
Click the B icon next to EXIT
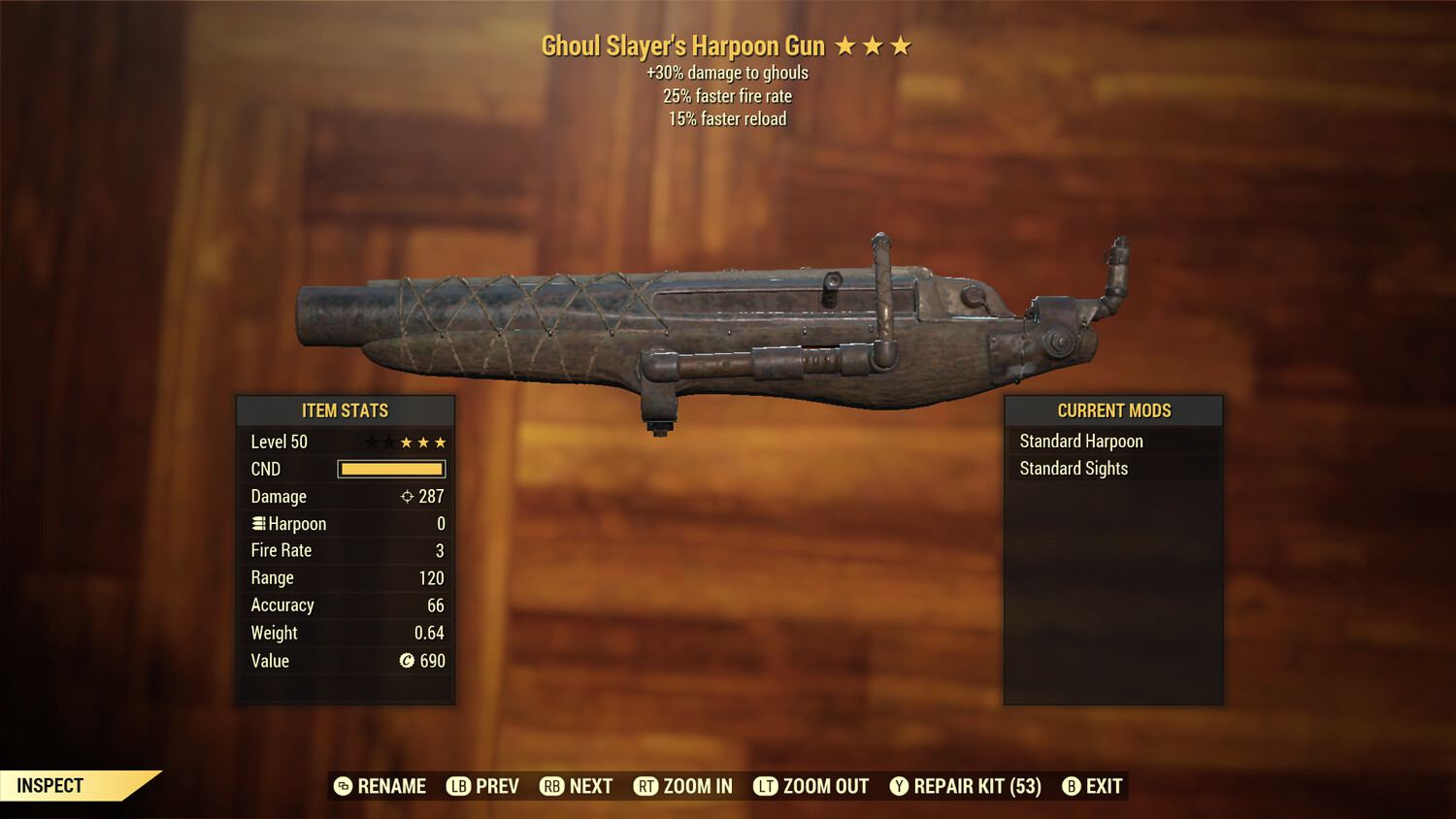point(1071,786)
